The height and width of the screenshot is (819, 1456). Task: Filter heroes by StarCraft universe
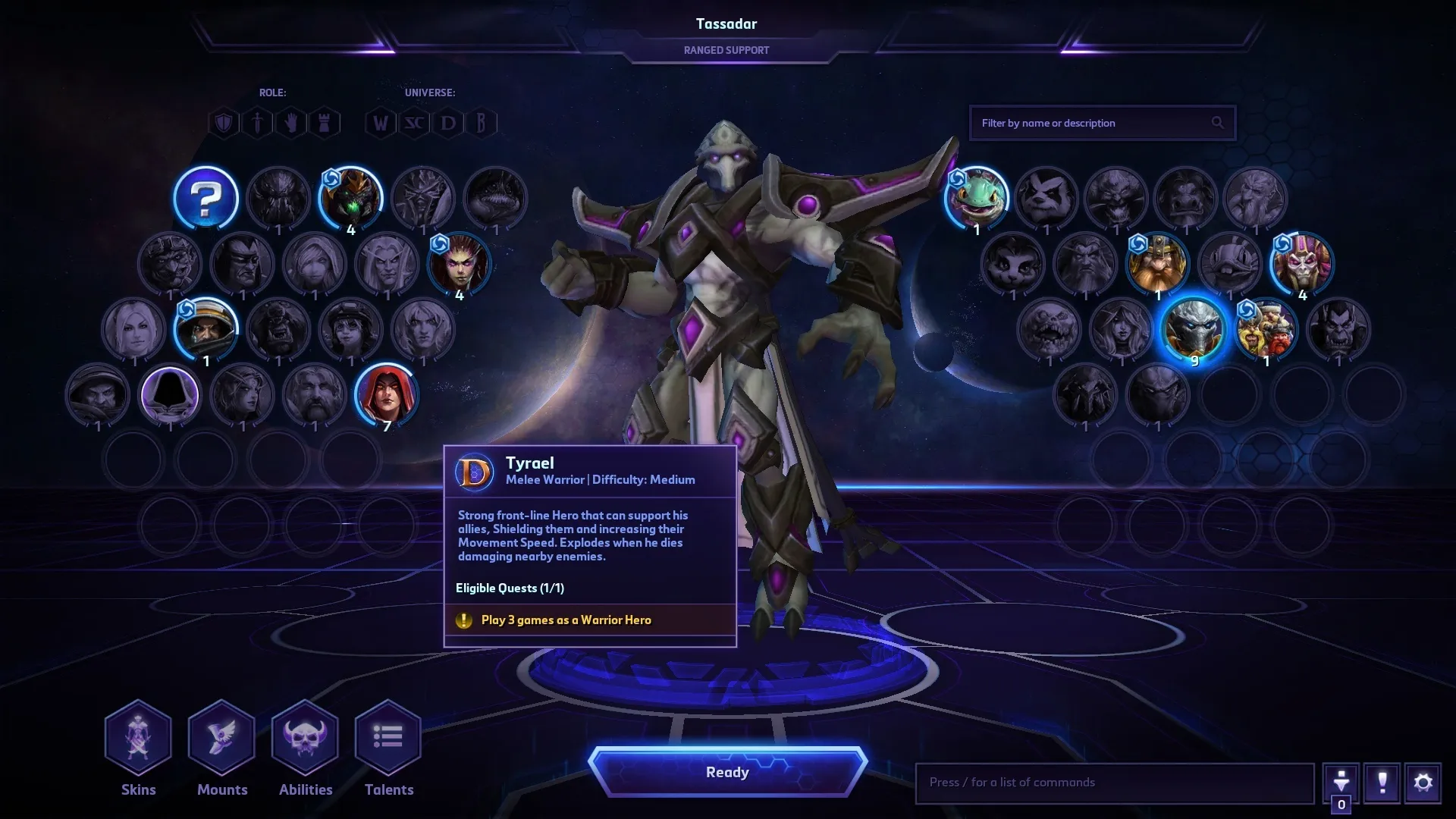413,122
